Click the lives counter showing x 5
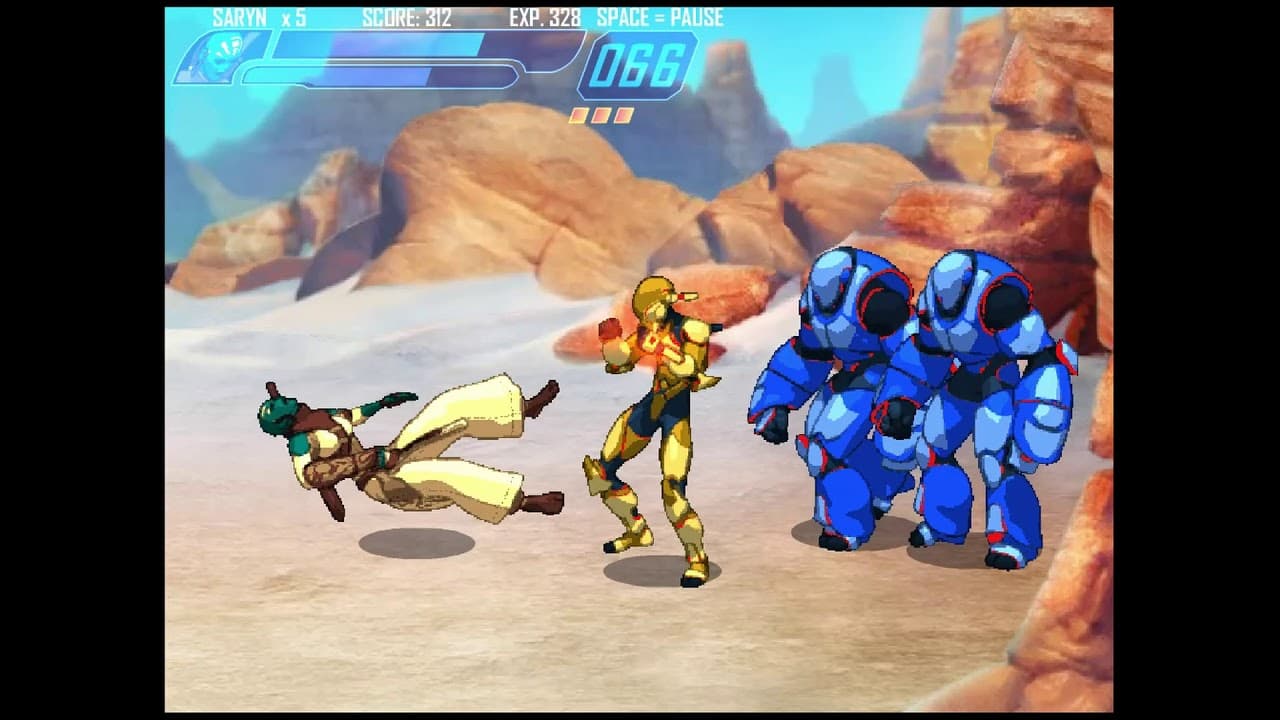Image resolution: width=1280 pixels, height=720 pixels. [x=293, y=16]
